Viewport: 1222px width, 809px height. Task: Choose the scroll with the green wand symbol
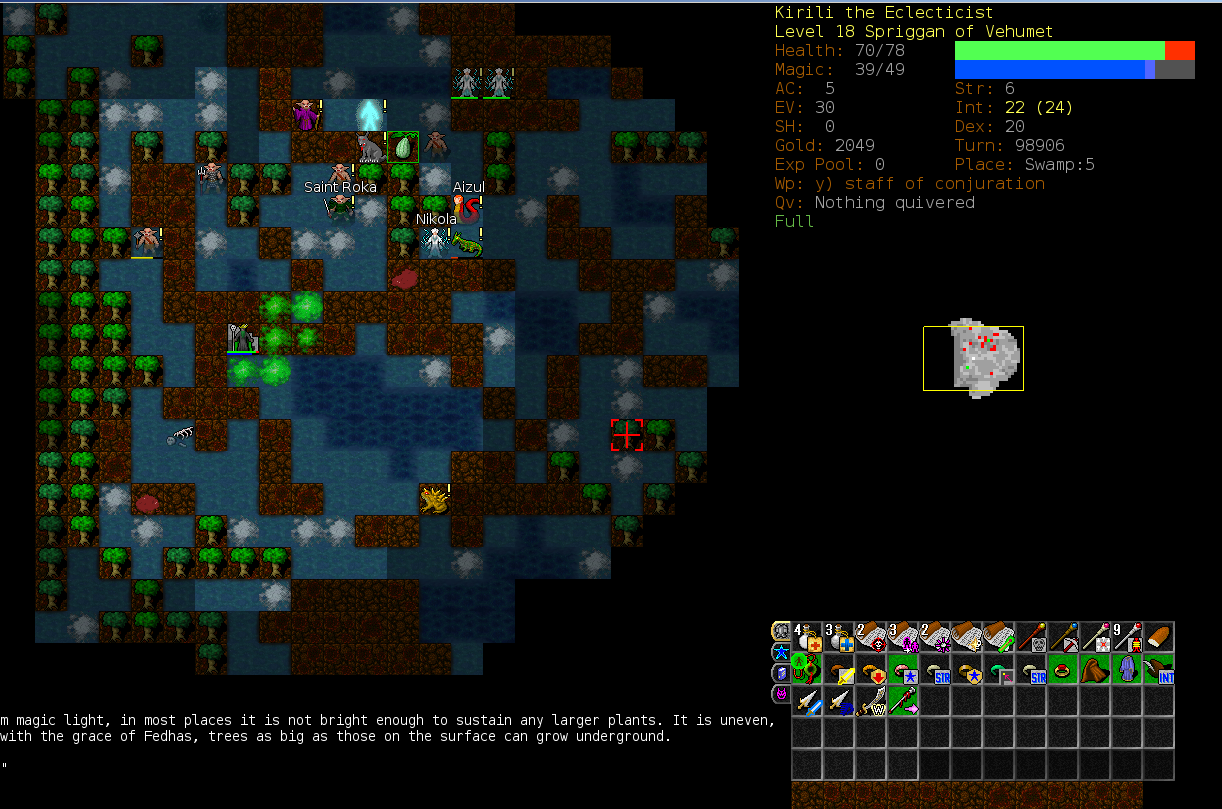coord(1000,638)
